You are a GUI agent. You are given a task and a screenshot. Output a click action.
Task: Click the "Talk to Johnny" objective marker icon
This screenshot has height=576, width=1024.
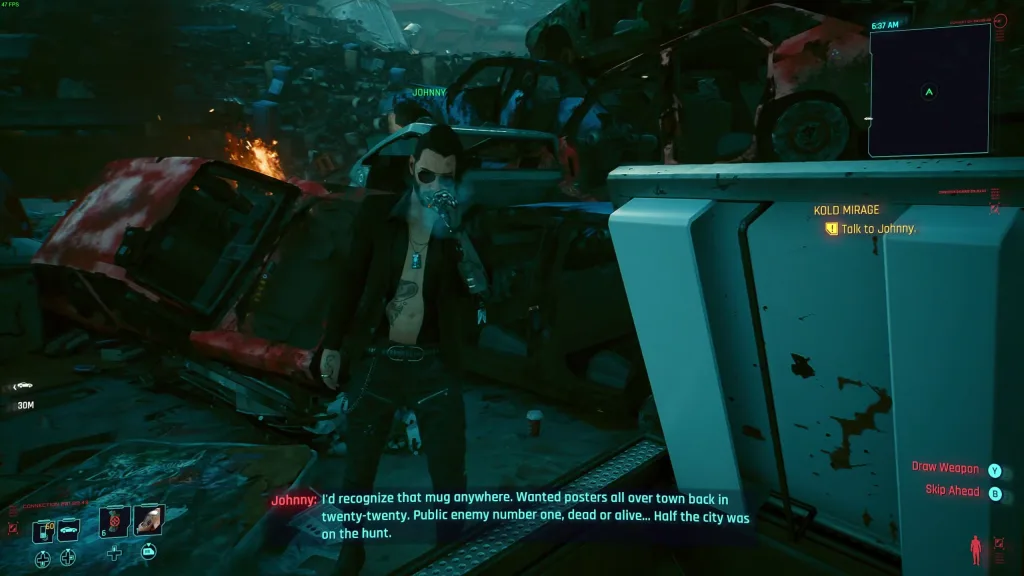point(831,229)
